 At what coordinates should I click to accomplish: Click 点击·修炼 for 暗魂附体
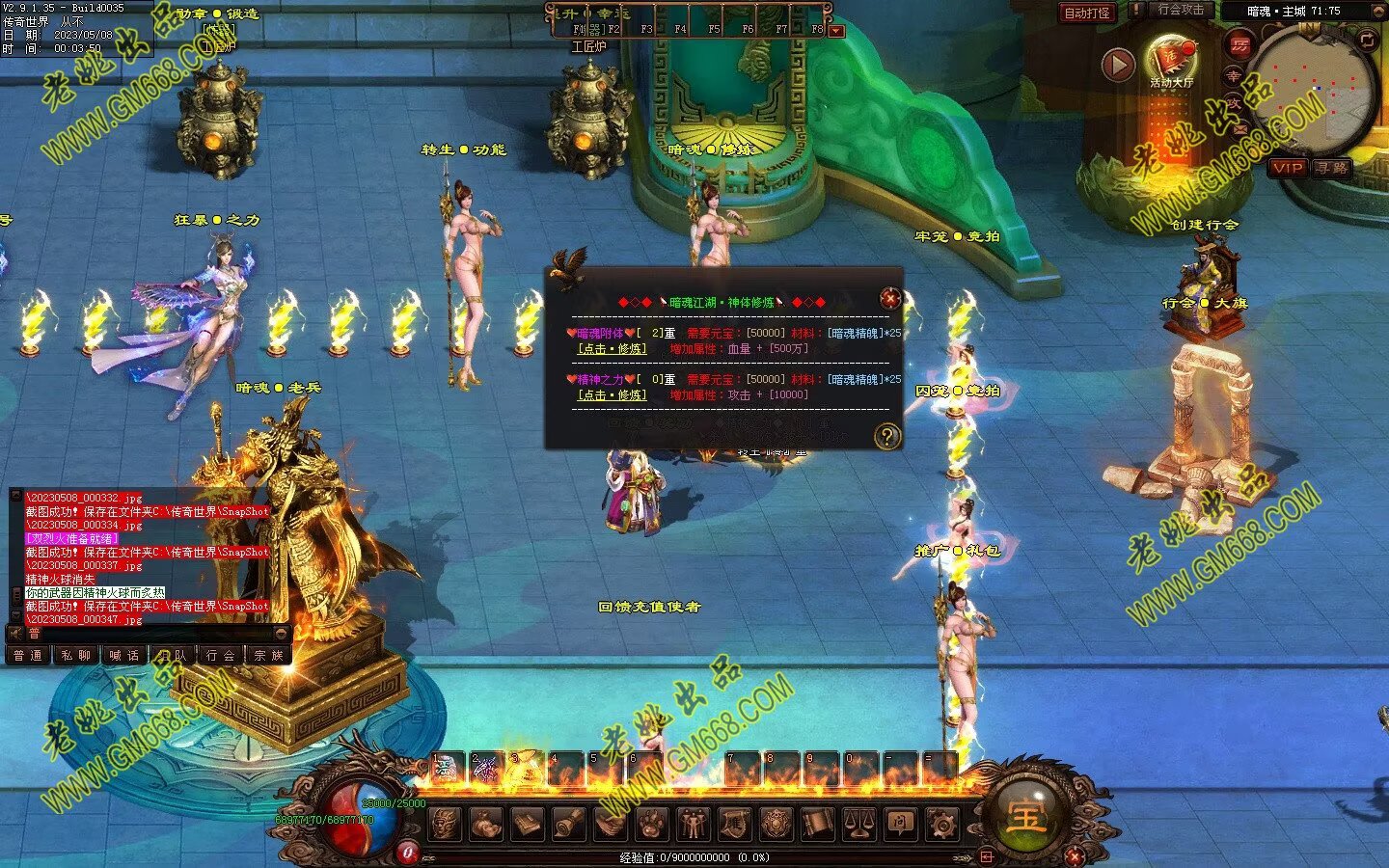click(613, 349)
